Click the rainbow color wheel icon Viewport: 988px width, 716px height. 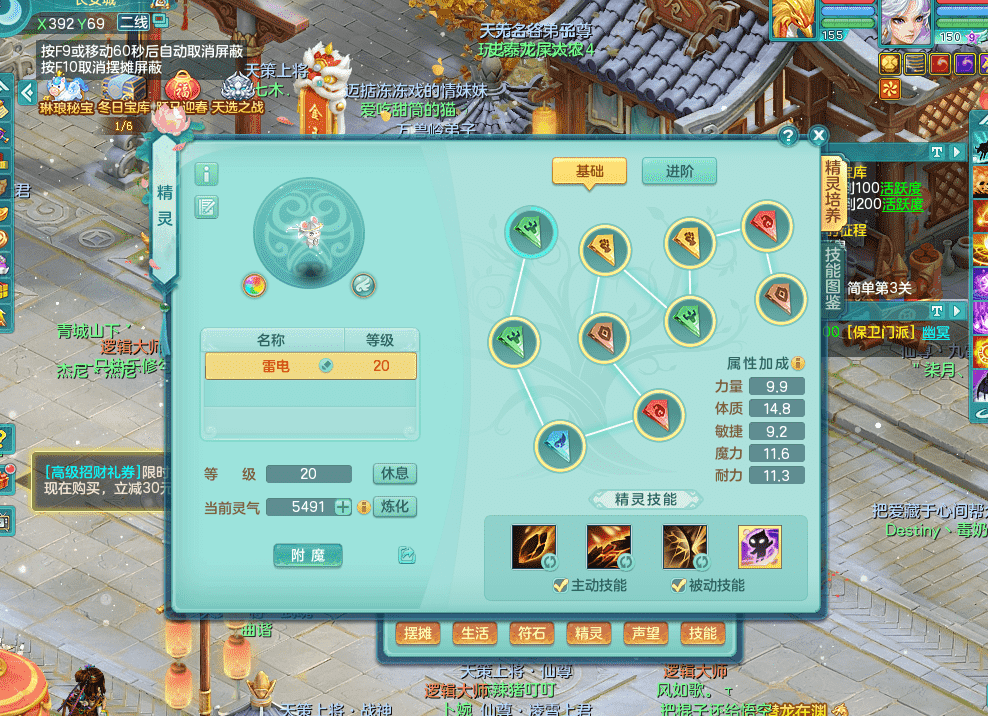[255, 285]
